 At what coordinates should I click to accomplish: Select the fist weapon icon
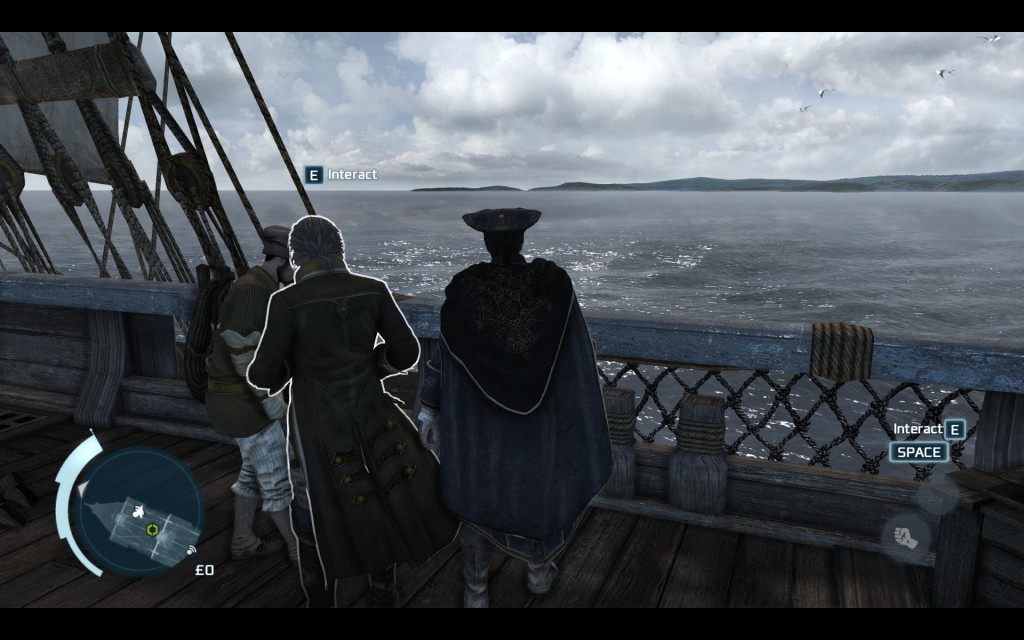point(905,538)
